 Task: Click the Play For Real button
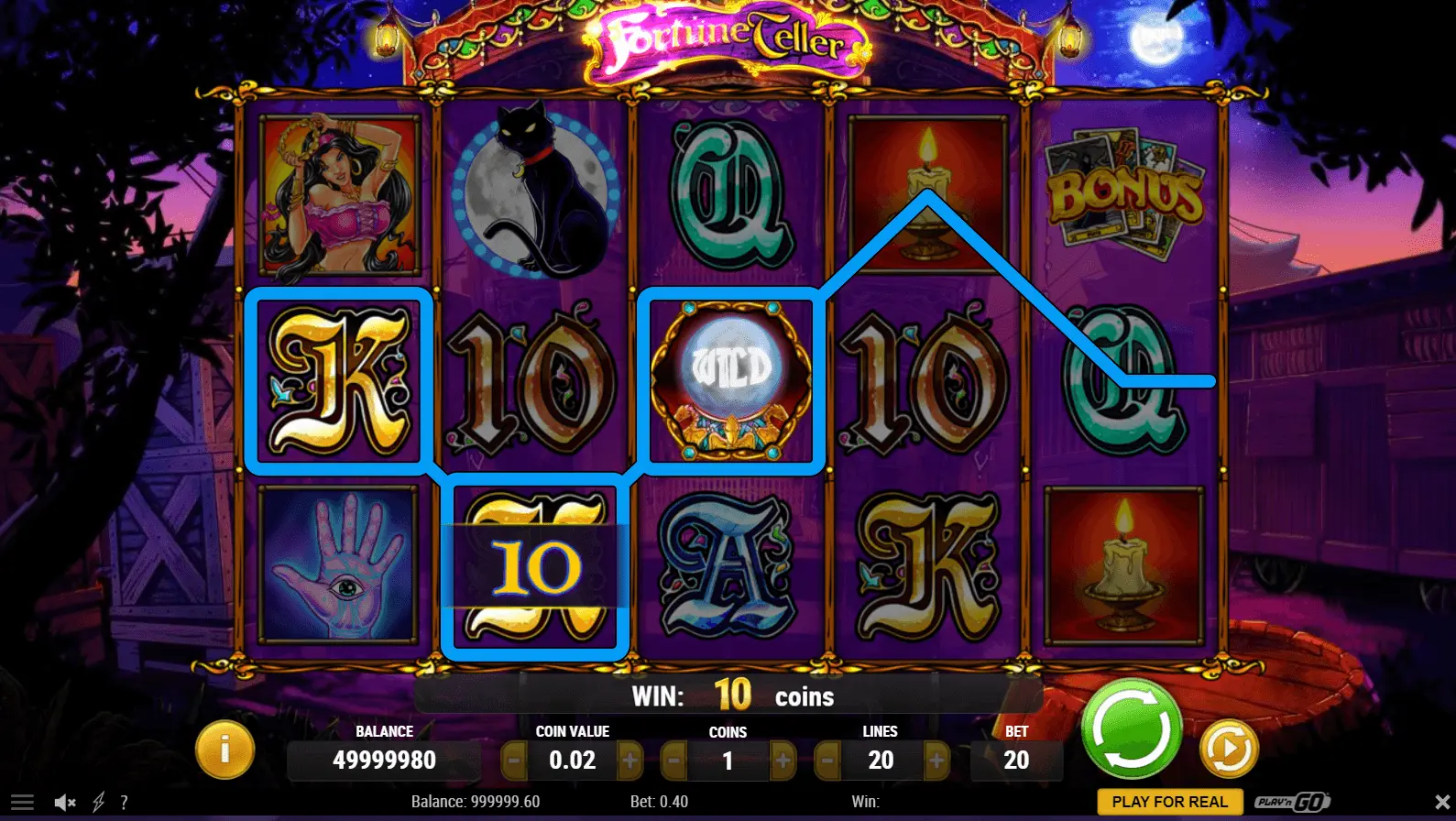(x=1169, y=802)
